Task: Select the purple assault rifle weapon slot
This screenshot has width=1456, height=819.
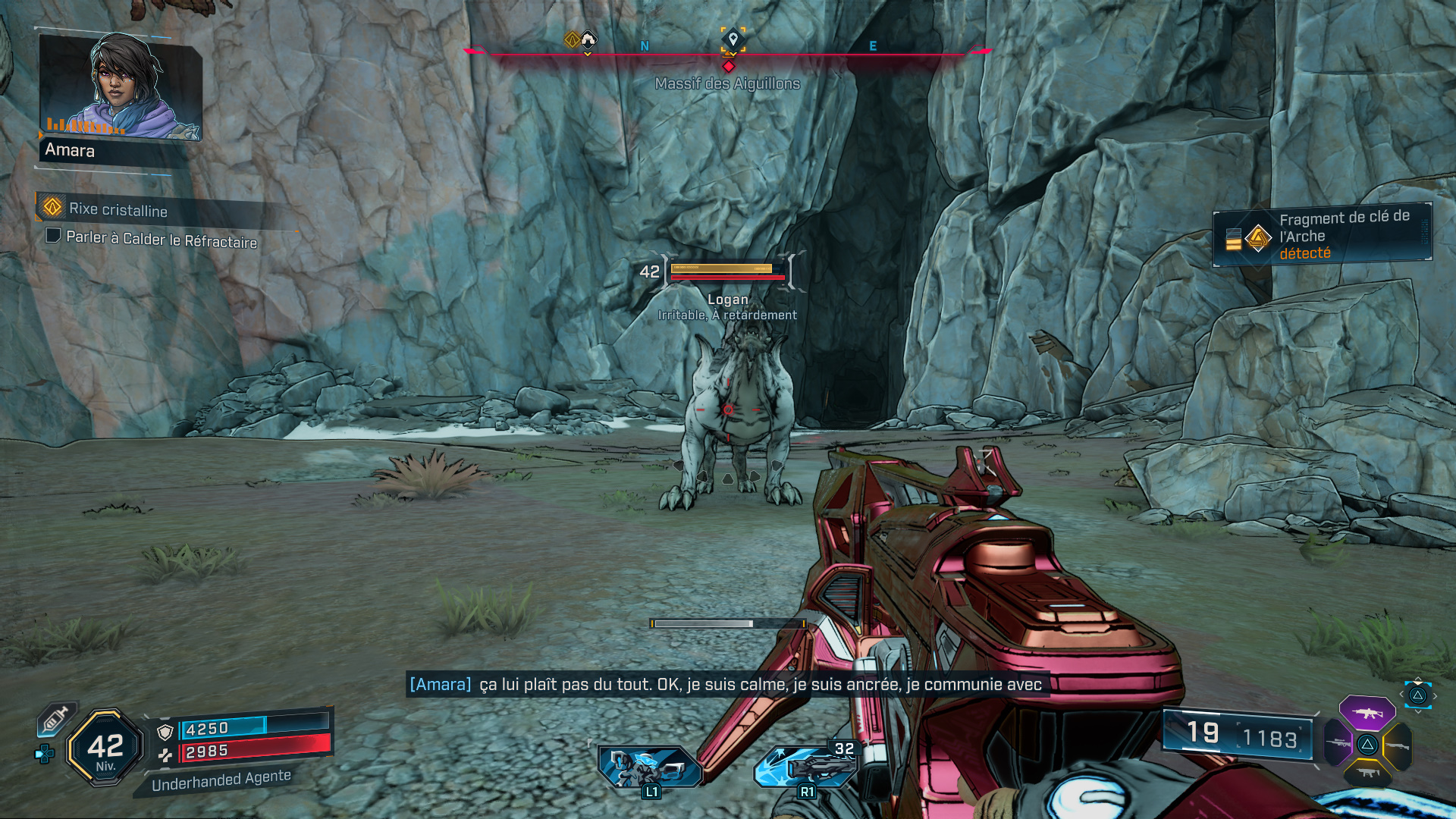Action: [1367, 713]
